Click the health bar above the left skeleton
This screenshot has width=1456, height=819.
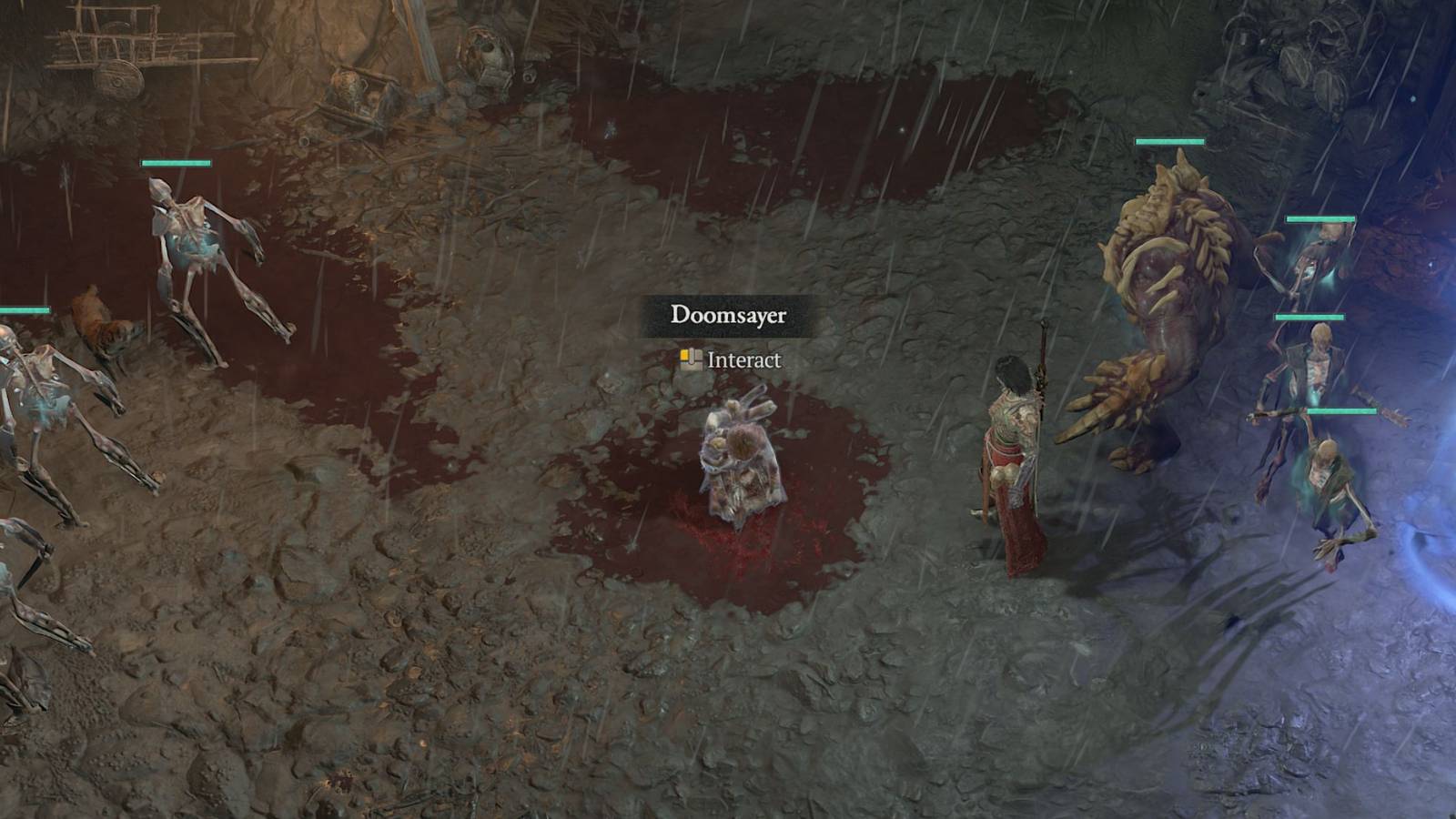(176, 166)
